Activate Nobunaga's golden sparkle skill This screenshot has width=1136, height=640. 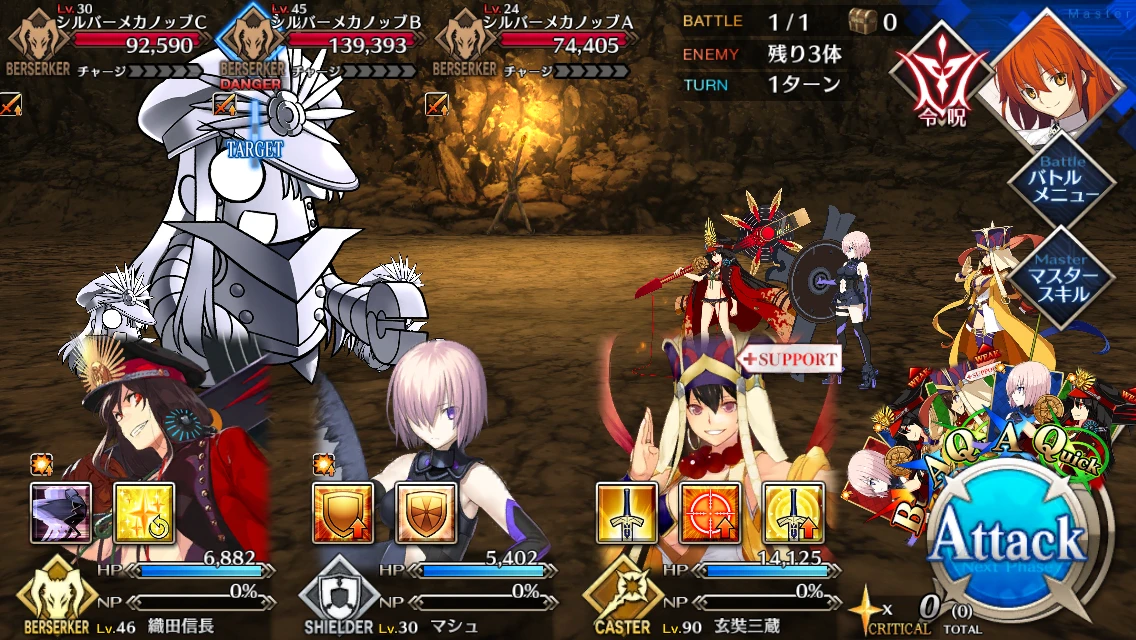click(x=144, y=513)
